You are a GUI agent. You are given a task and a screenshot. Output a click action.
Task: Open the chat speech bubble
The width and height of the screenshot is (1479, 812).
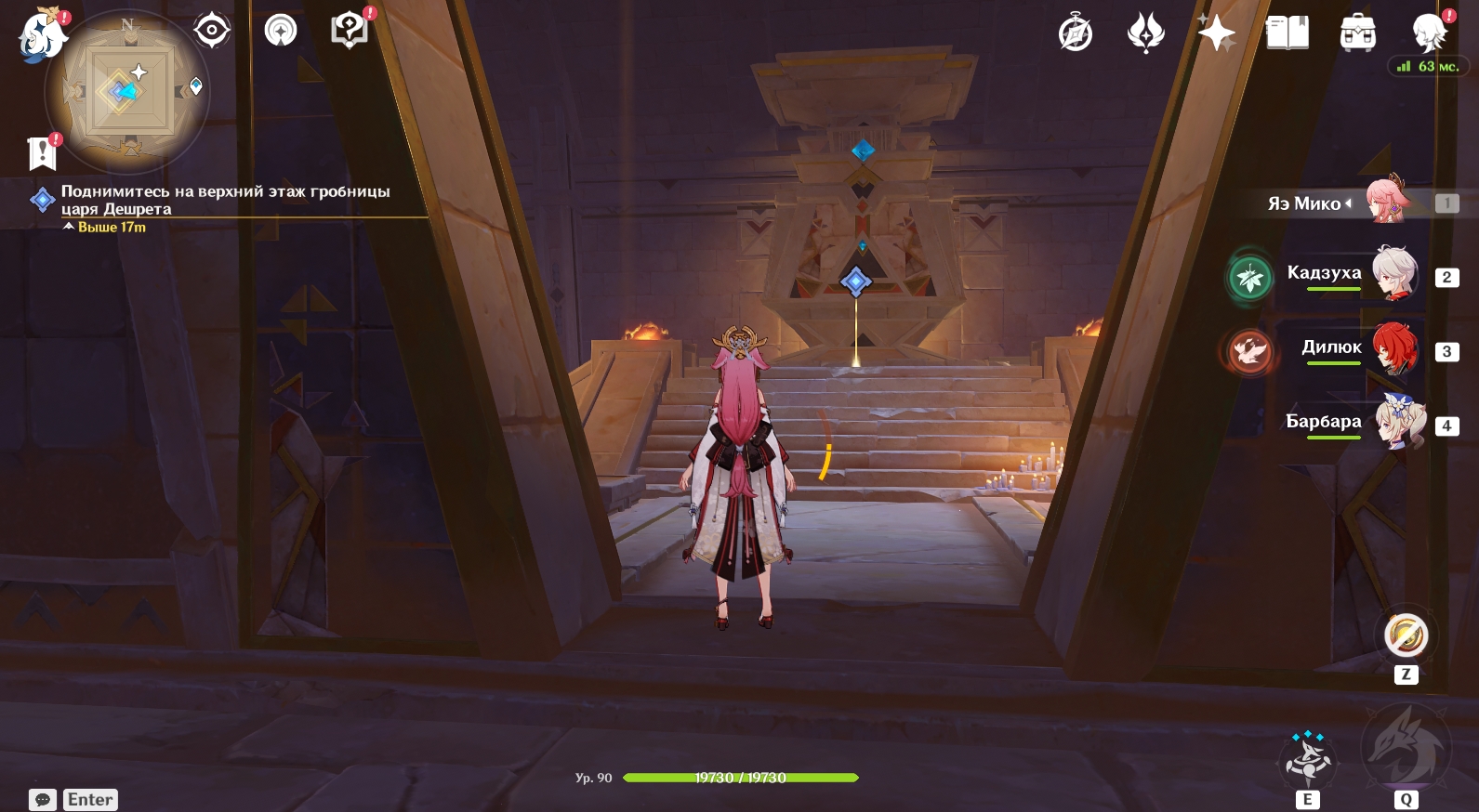point(43,800)
